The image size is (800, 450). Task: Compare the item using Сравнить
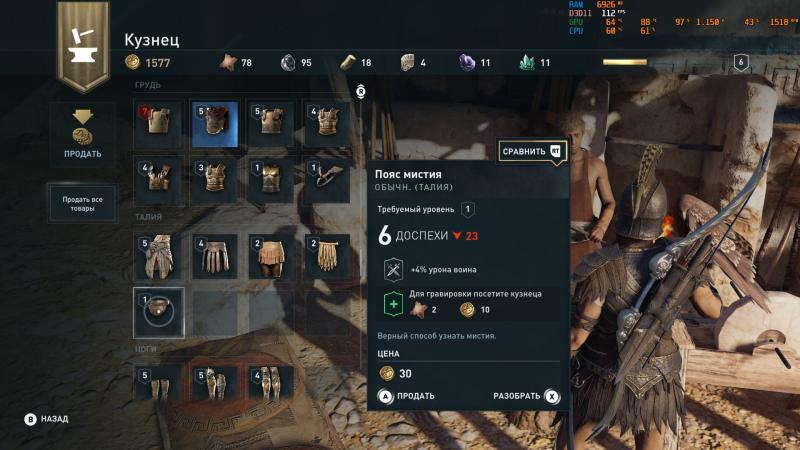(x=531, y=151)
